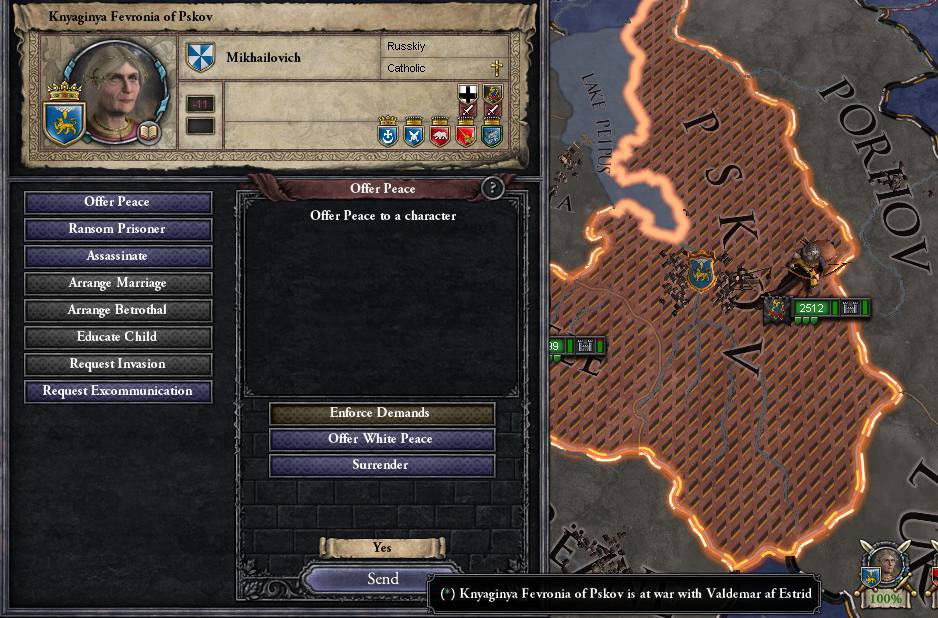Send the peace offer
The height and width of the screenshot is (618, 938).
pos(382,579)
